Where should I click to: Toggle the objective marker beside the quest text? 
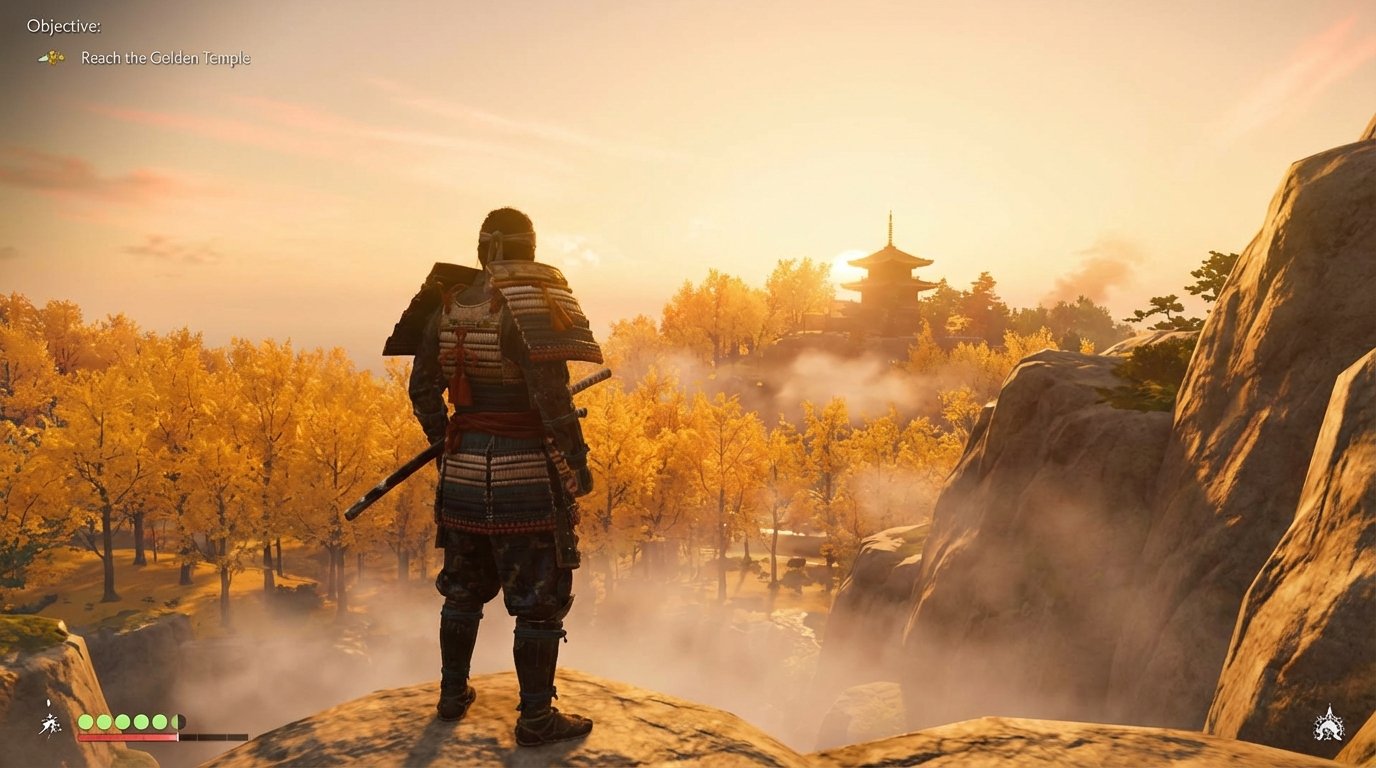click(53, 57)
